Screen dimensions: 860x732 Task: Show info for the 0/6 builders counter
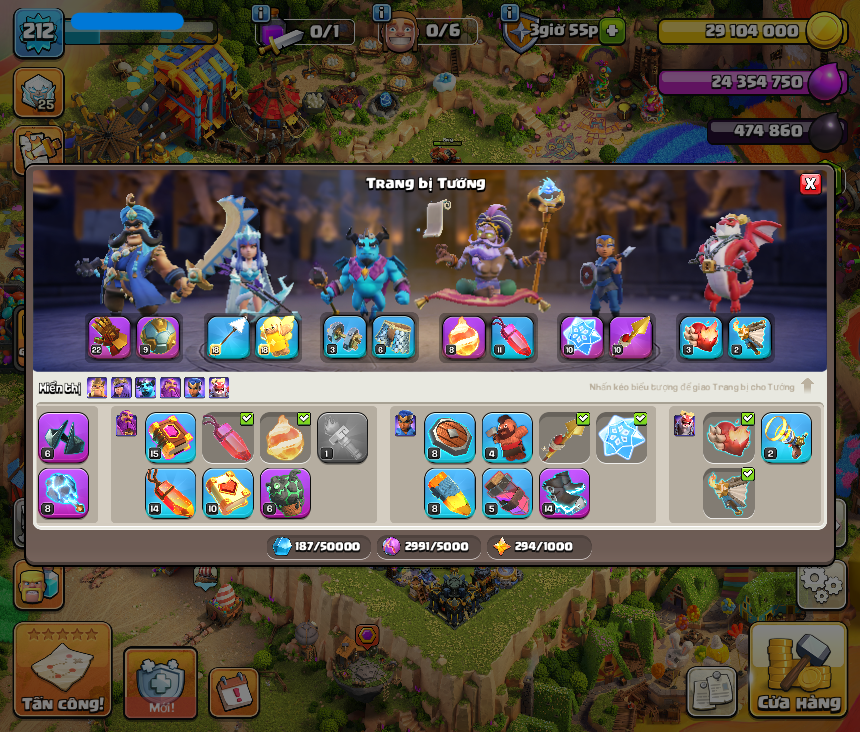(381, 13)
